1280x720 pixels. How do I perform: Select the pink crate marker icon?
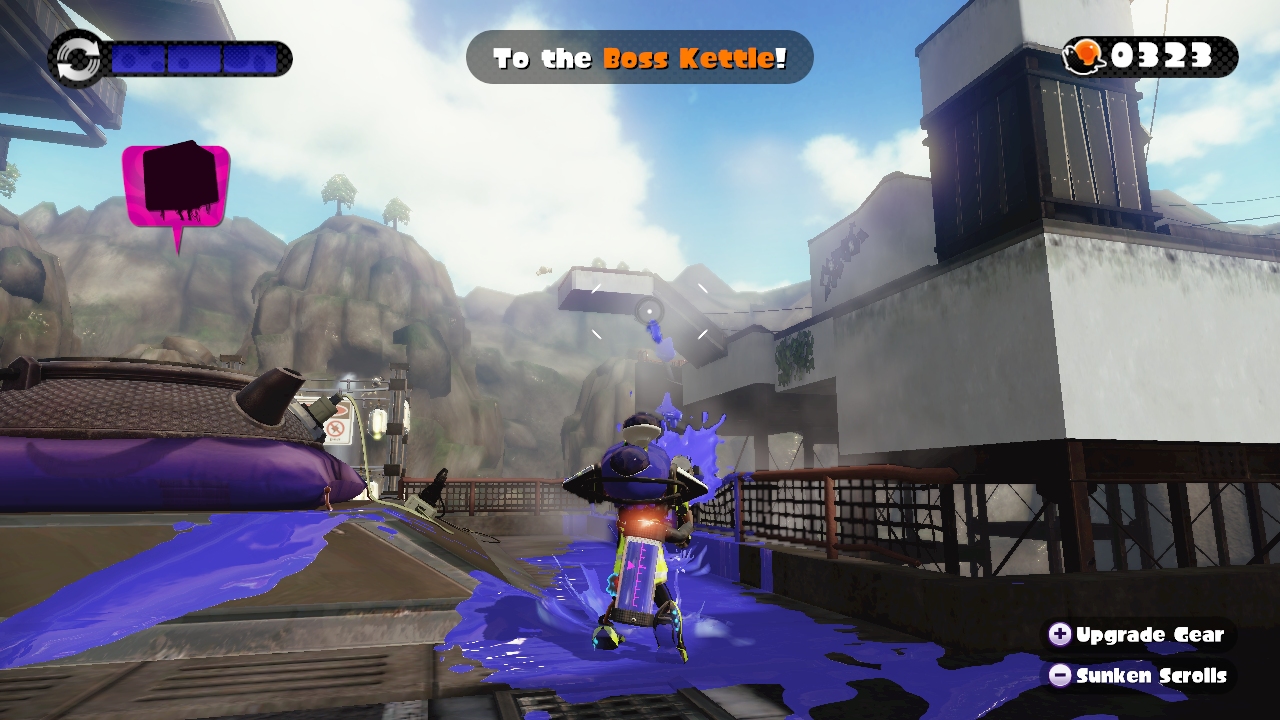tap(176, 187)
